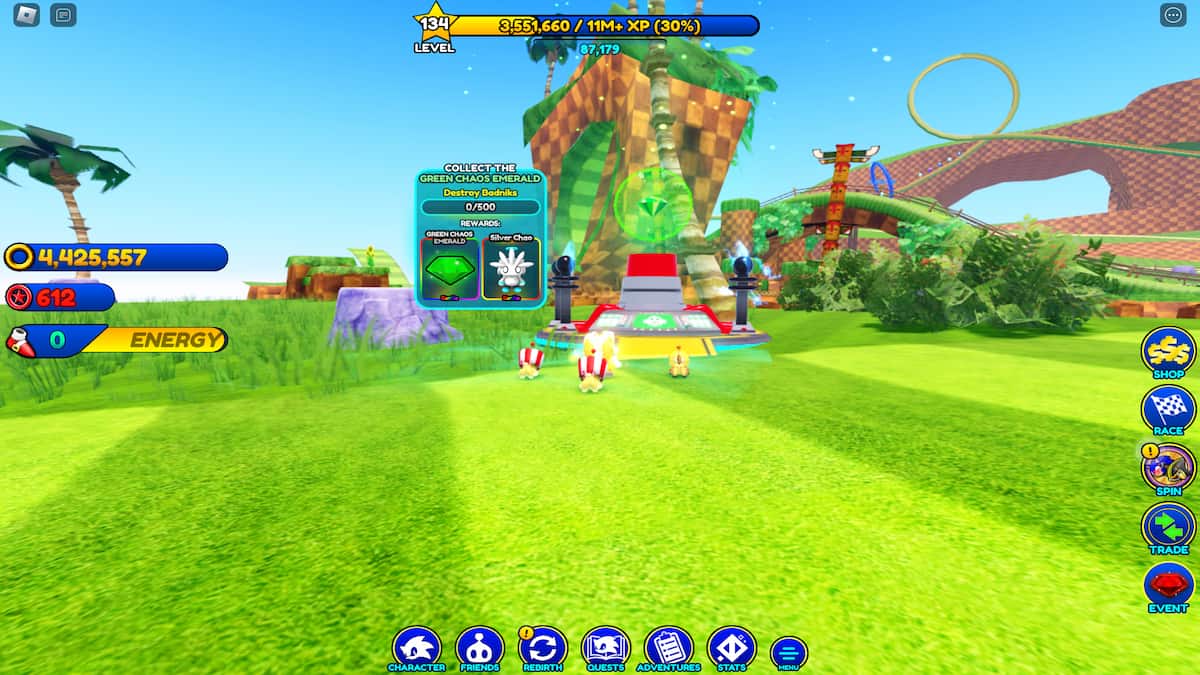The image size is (1200, 675).
Task: Expand the bottom Menu button
Action: click(x=788, y=652)
